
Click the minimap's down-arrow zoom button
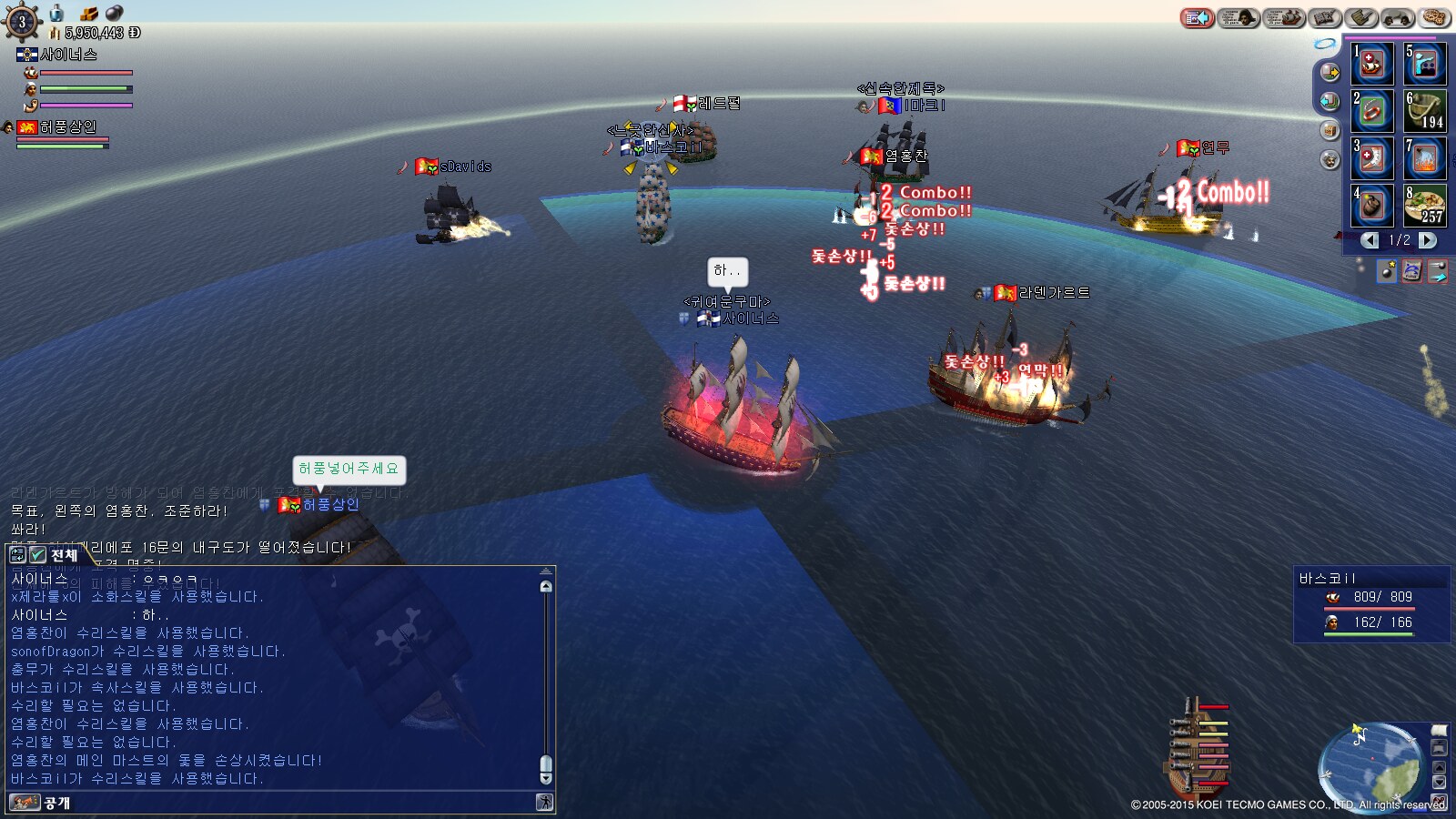[1439, 783]
